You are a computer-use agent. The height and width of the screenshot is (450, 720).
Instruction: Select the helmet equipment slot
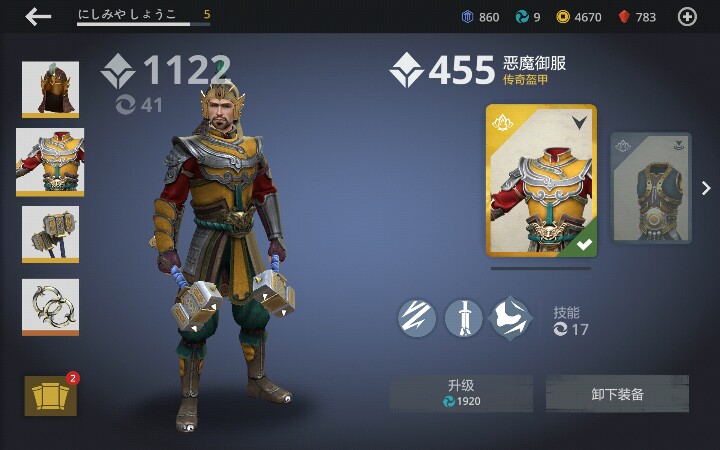point(50,90)
